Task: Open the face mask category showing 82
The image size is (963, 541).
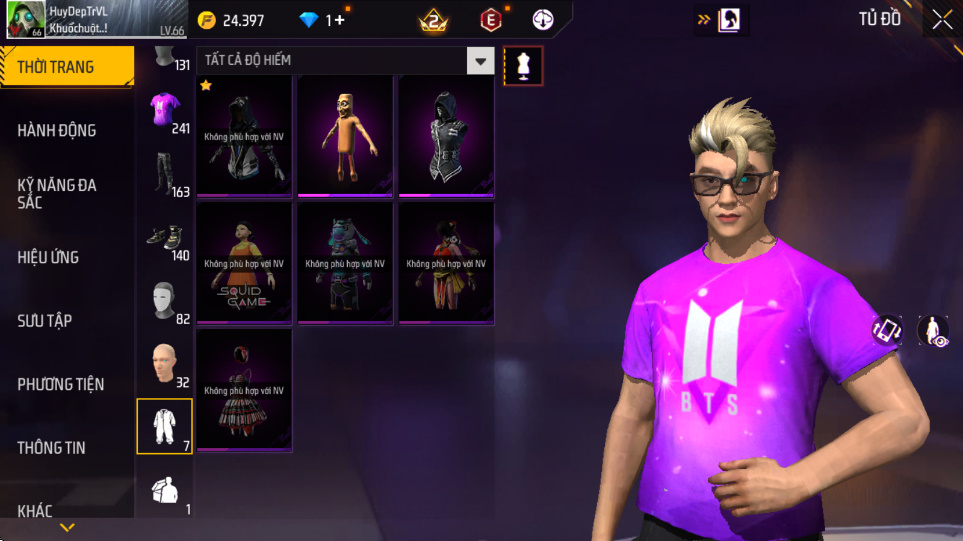Action: 165,301
